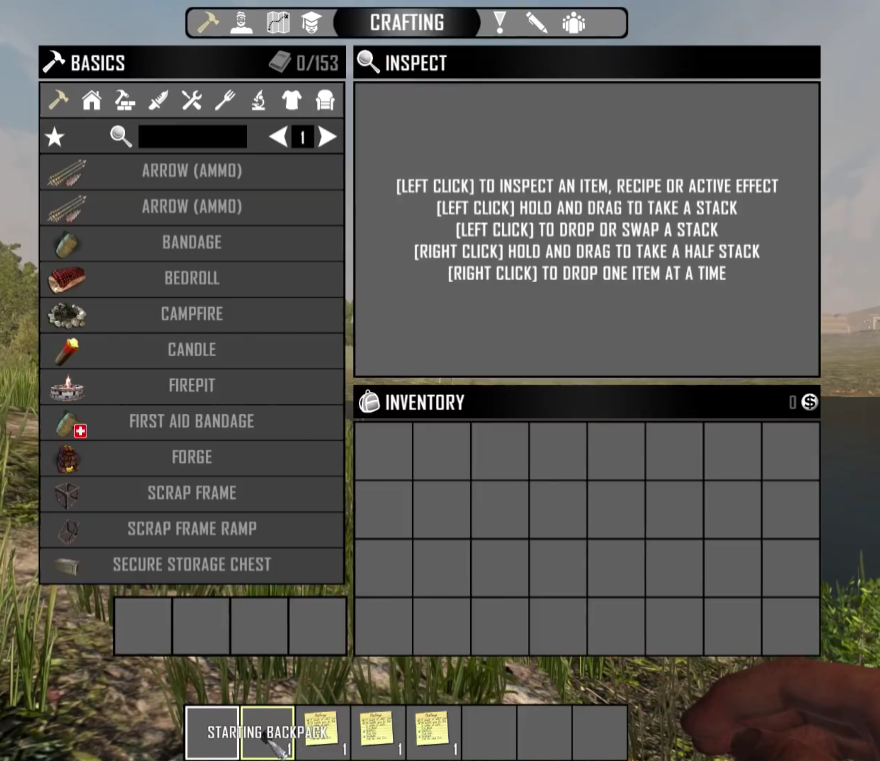Toggle the favorites star filter
This screenshot has height=761, width=880.
(57, 137)
